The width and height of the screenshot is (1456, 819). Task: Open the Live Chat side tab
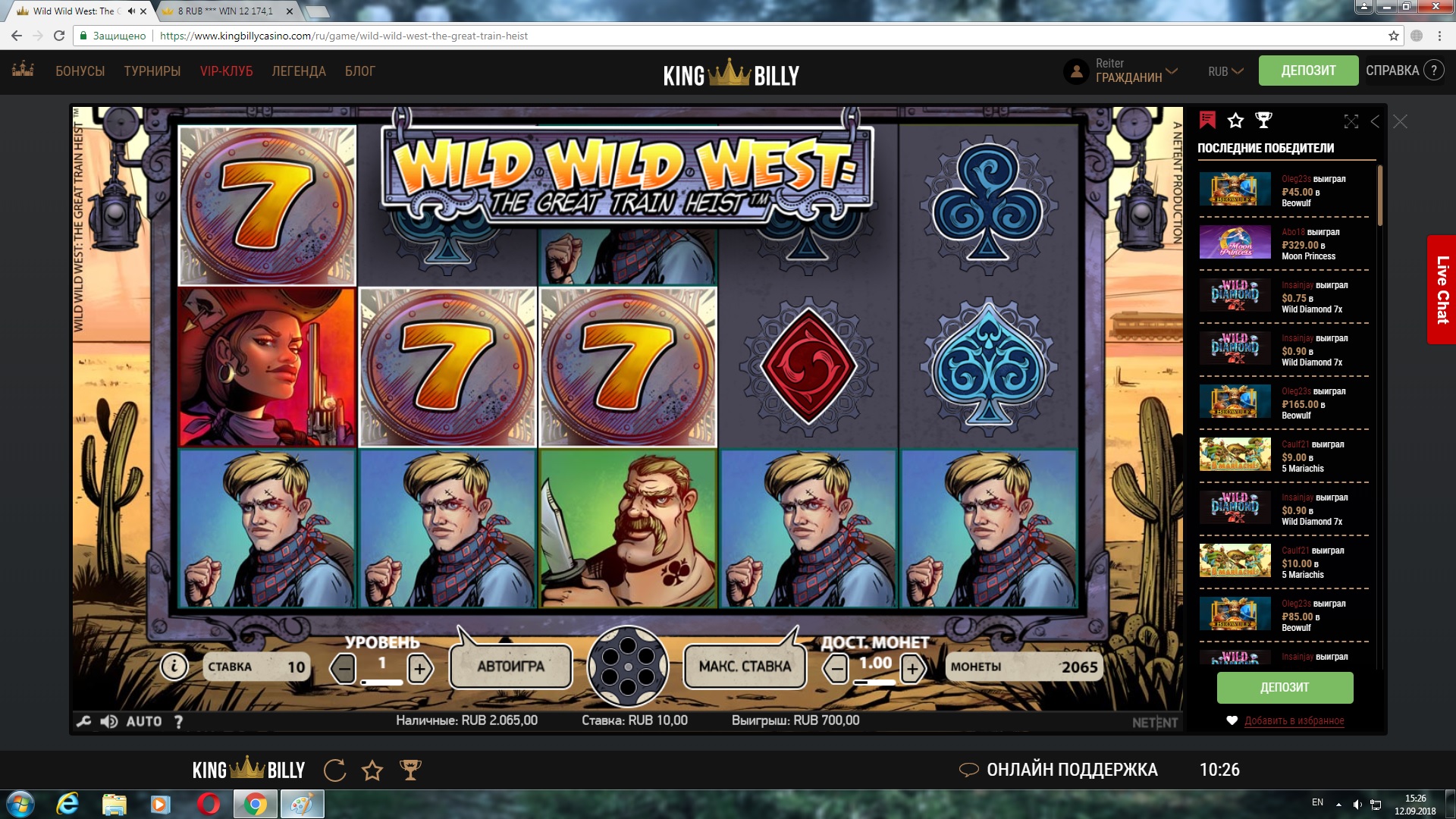[1442, 290]
